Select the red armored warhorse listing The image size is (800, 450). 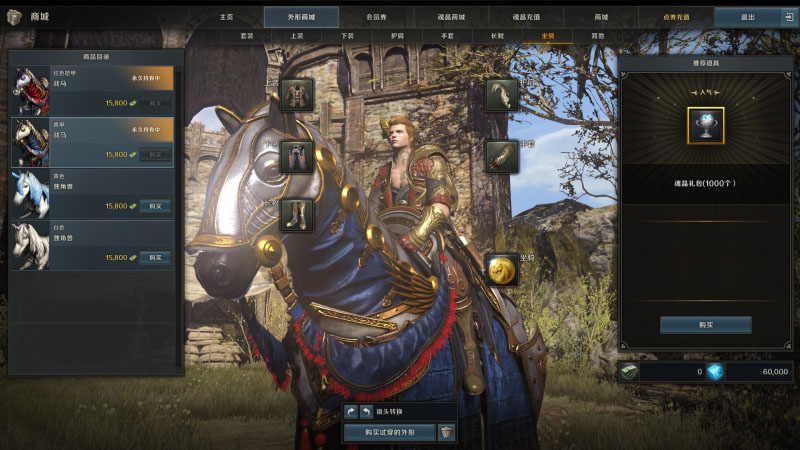click(x=91, y=90)
